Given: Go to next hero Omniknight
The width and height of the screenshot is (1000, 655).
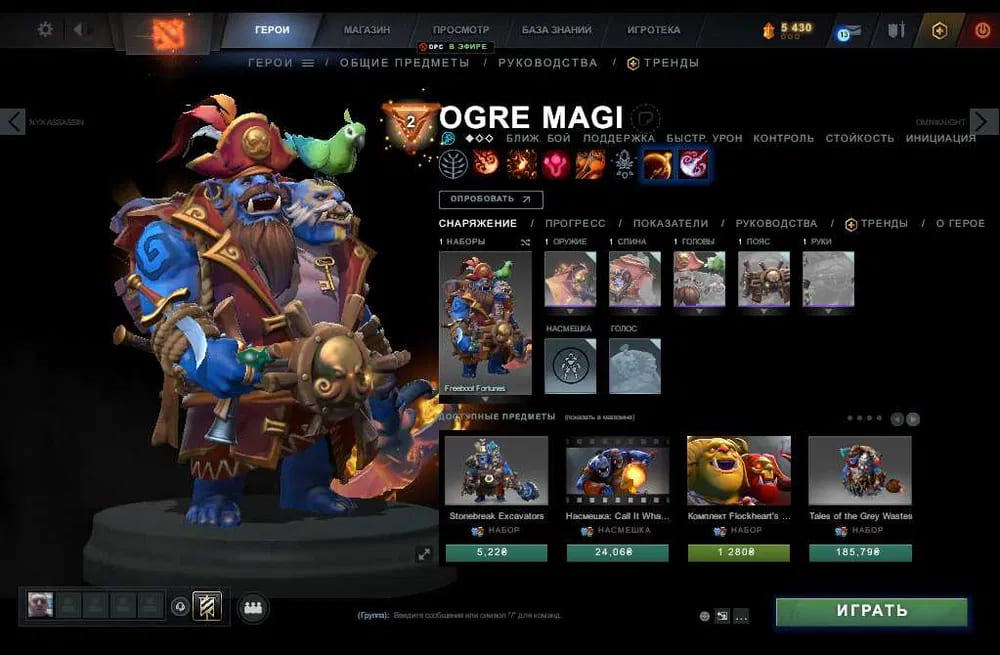Looking at the screenshot, I should [983, 122].
